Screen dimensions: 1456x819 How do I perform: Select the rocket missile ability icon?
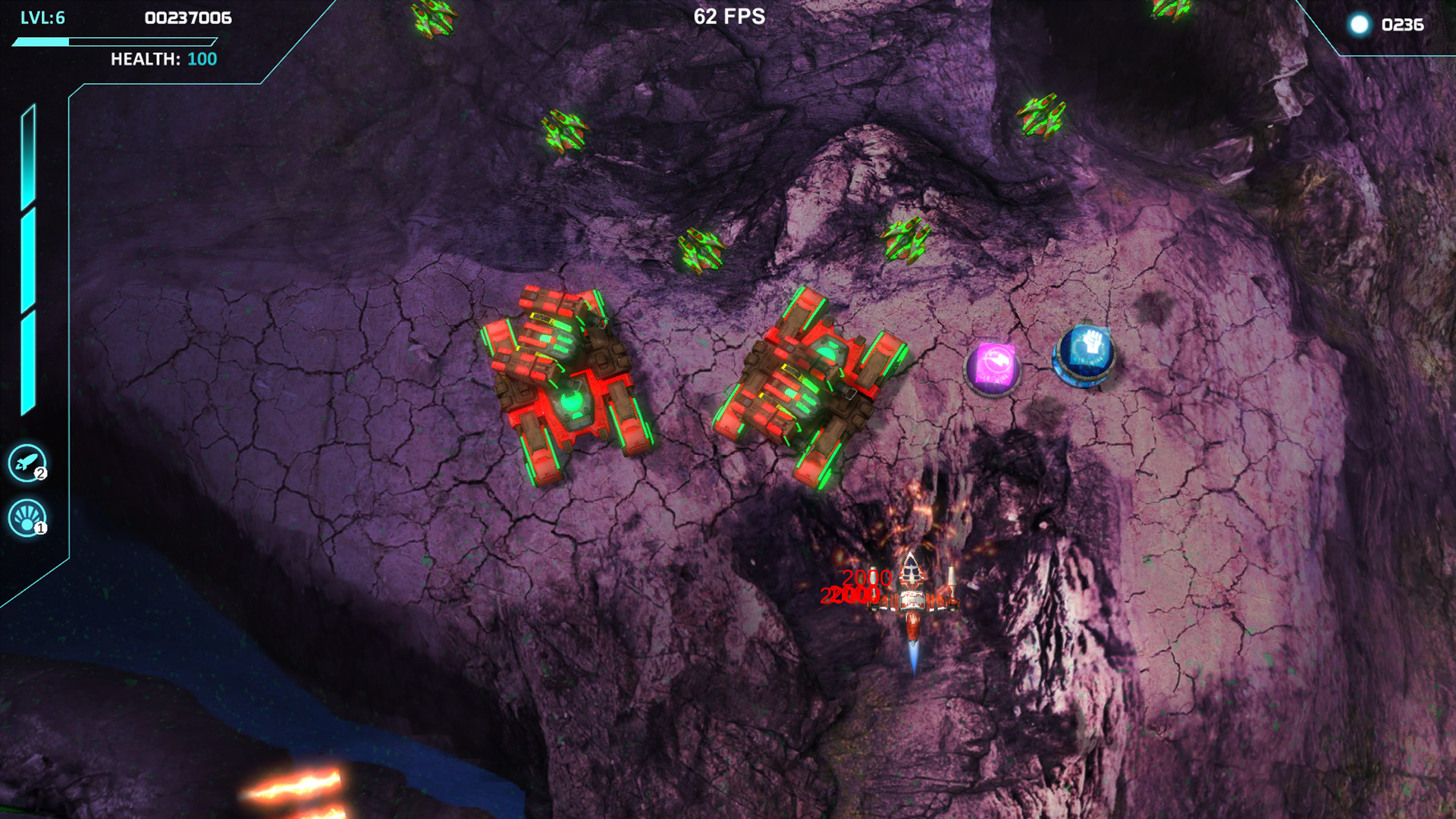[28, 461]
